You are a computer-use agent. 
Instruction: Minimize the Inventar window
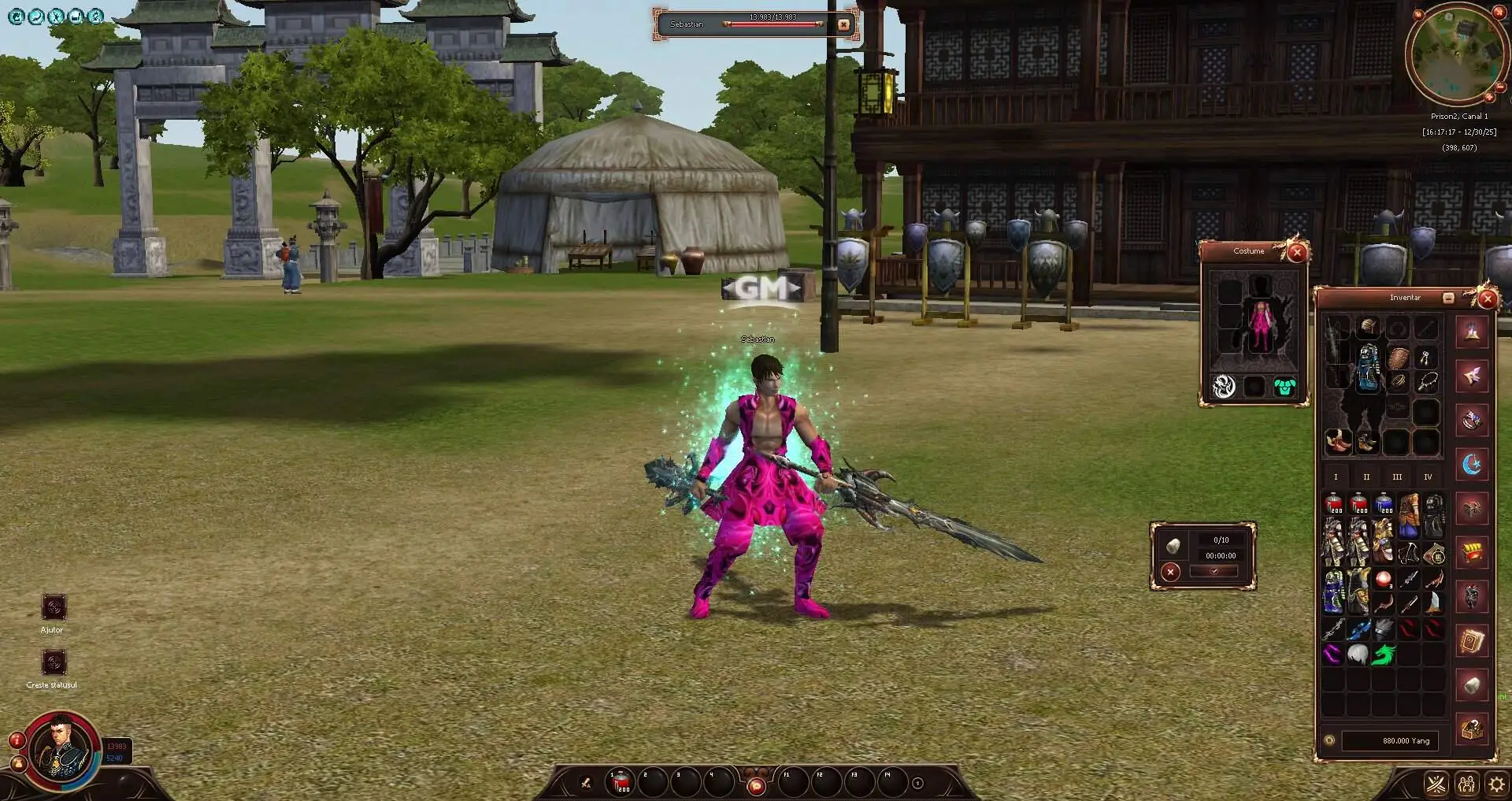pyautogui.click(x=1448, y=298)
